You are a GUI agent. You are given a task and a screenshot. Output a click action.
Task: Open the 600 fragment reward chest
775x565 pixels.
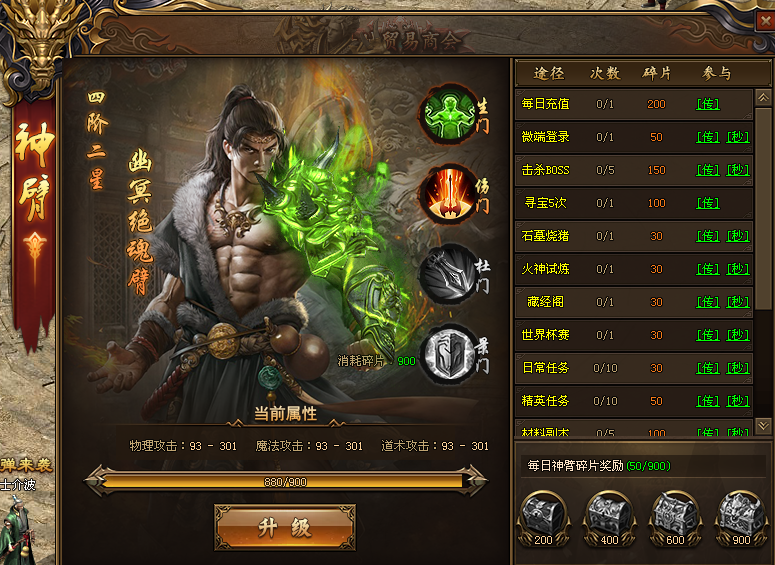coord(675,517)
